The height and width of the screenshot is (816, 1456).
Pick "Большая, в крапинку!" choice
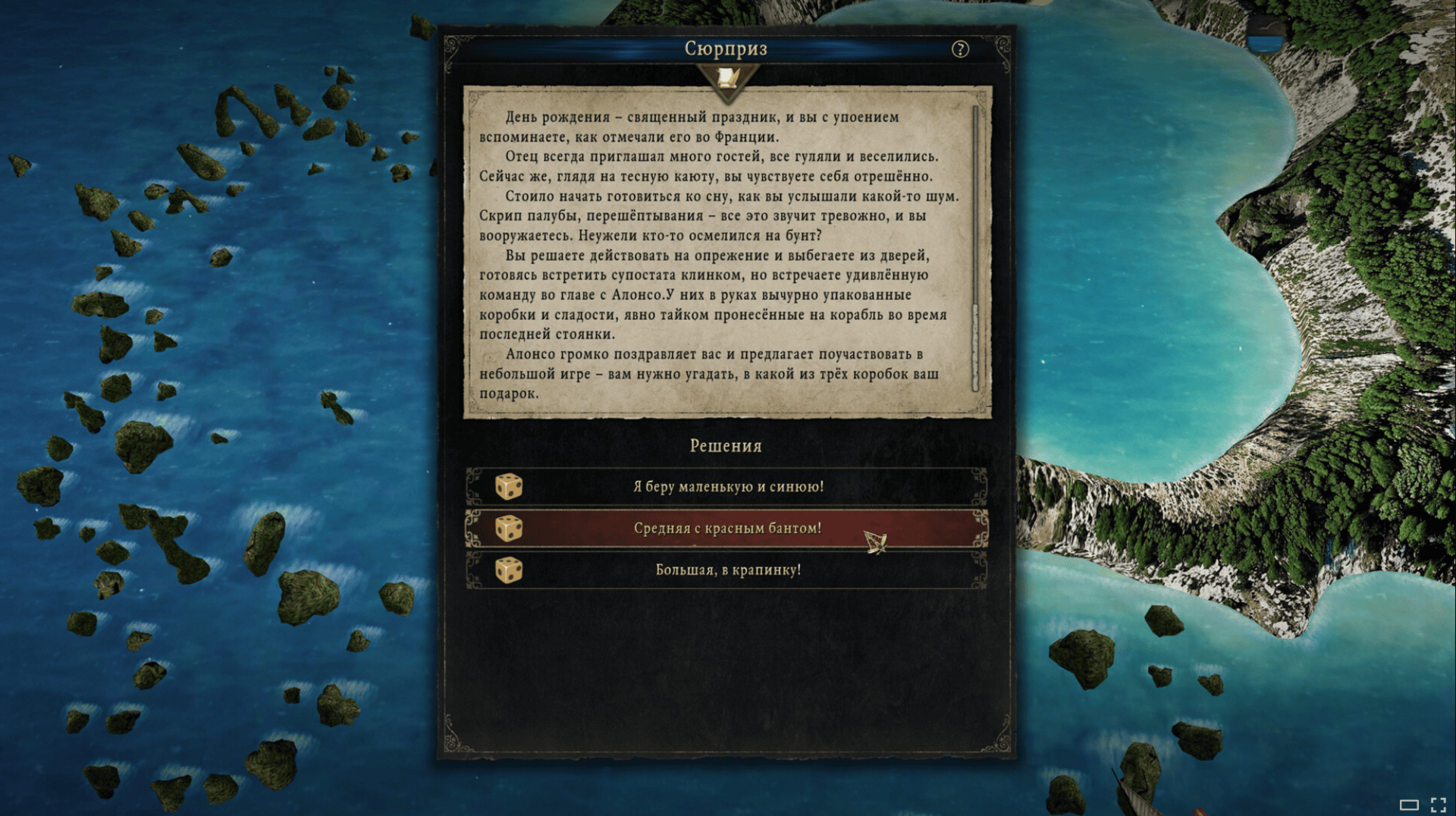727,570
